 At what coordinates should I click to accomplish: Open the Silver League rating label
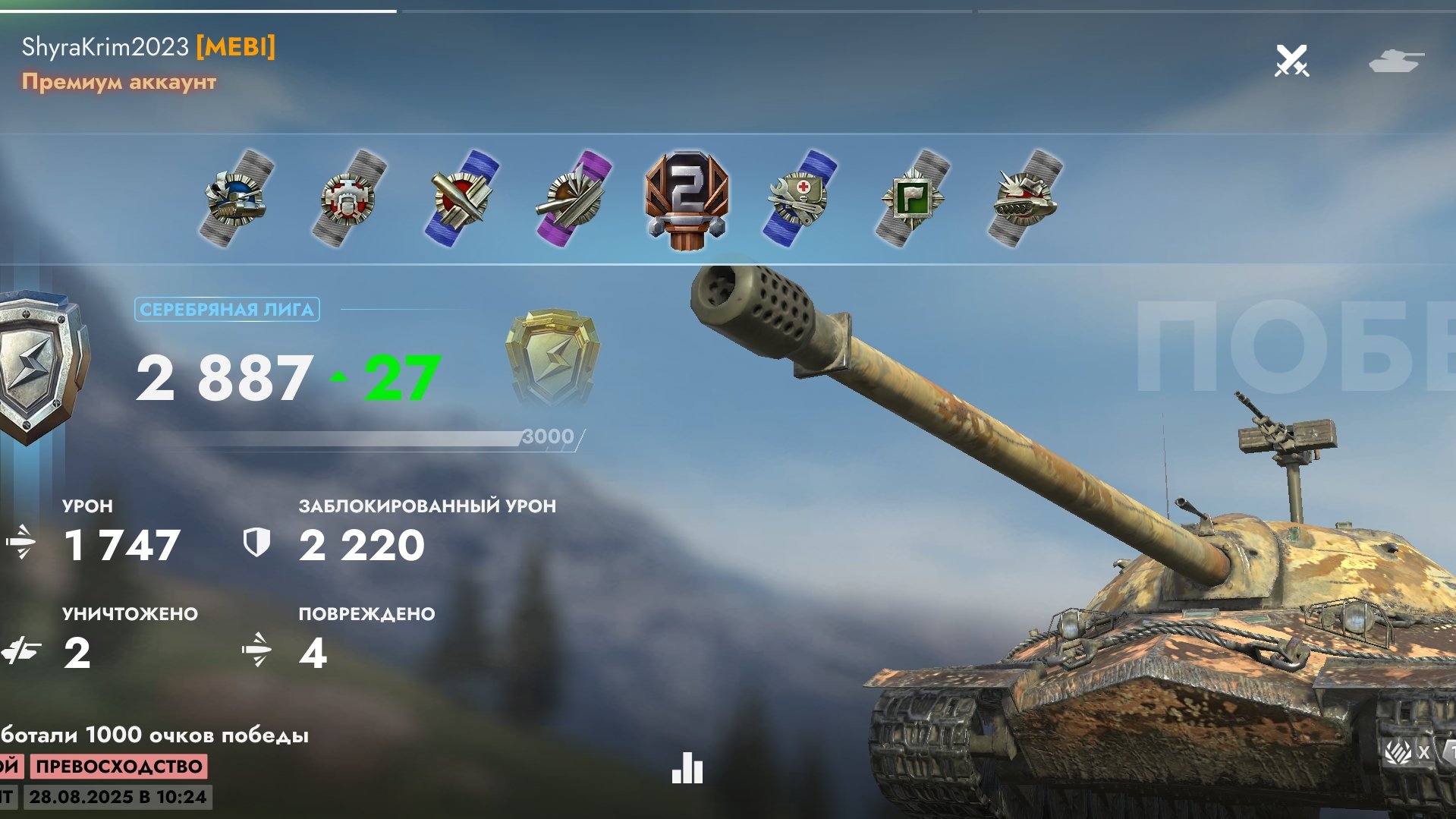[227, 310]
